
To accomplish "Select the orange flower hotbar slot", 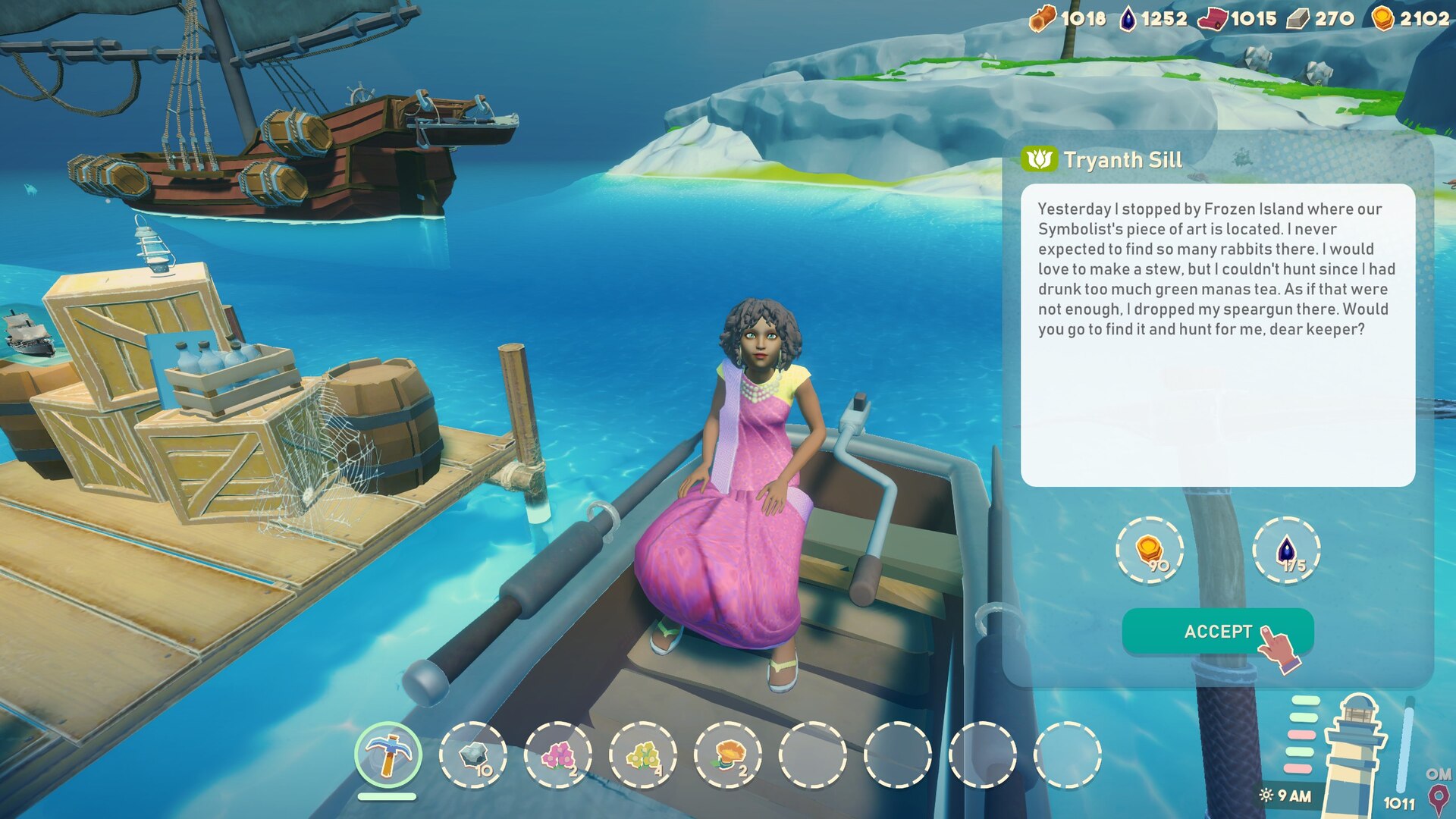I will click(x=728, y=755).
